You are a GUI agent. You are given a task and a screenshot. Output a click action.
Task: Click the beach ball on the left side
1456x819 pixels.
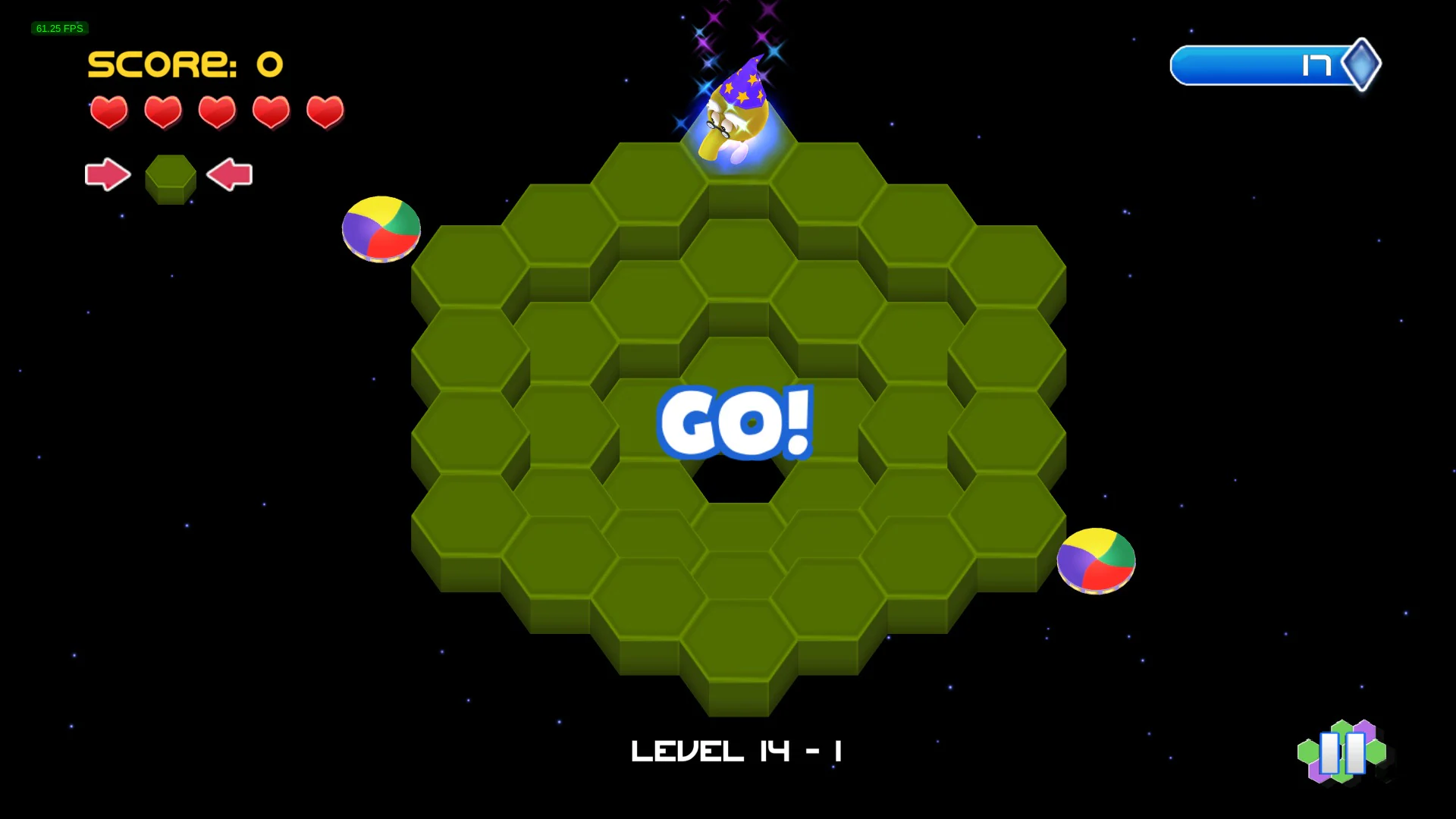[x=381, y=228]
